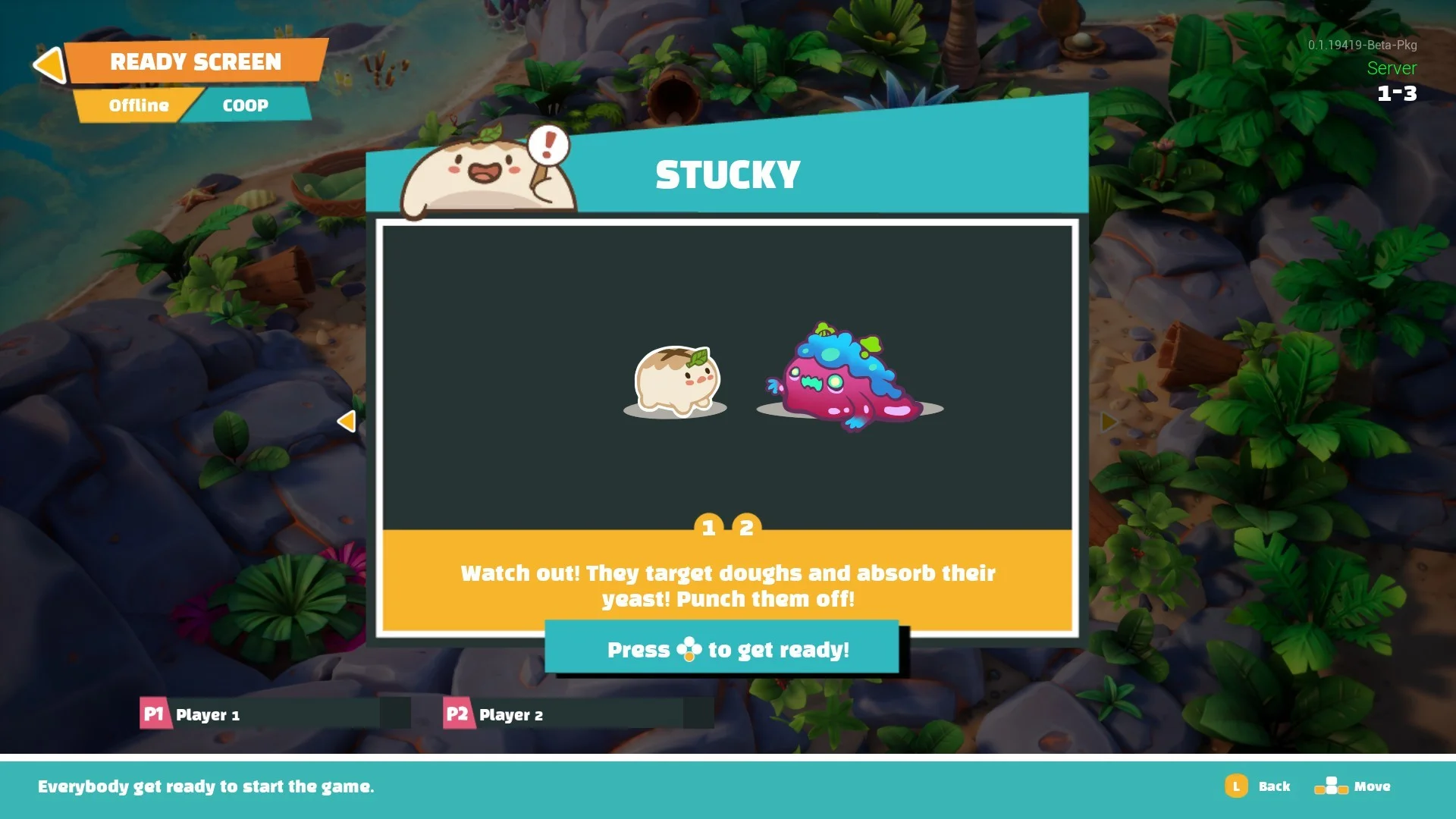Show the previous tip with left arrow

(347, 421)
